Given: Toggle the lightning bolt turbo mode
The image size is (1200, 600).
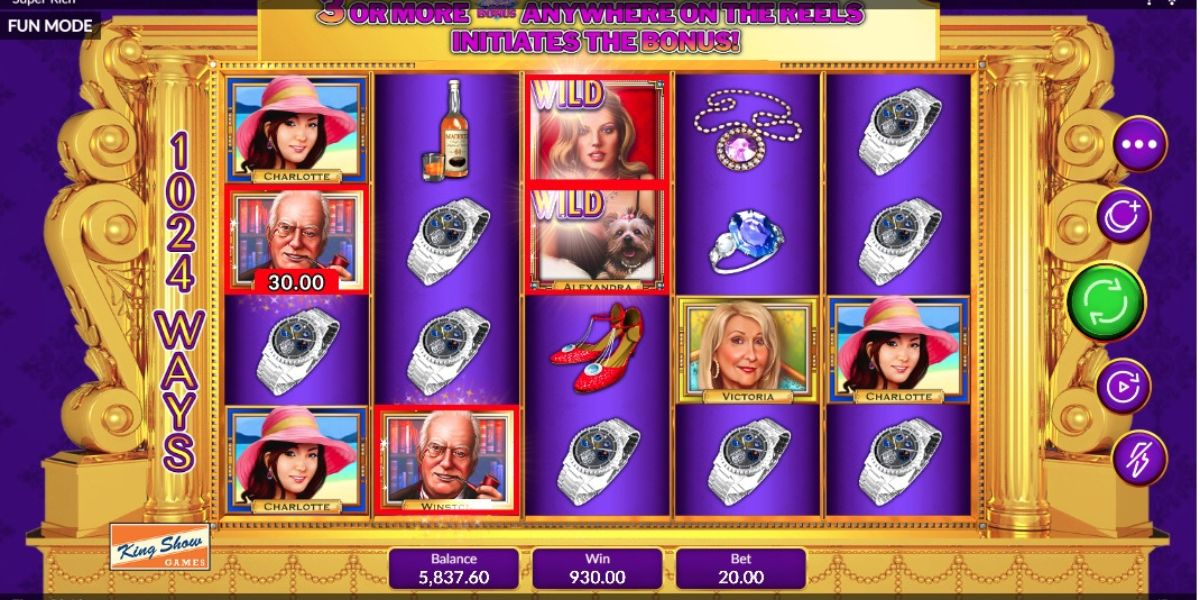Looking at the screenshot, I should [x=1139, y=458].
